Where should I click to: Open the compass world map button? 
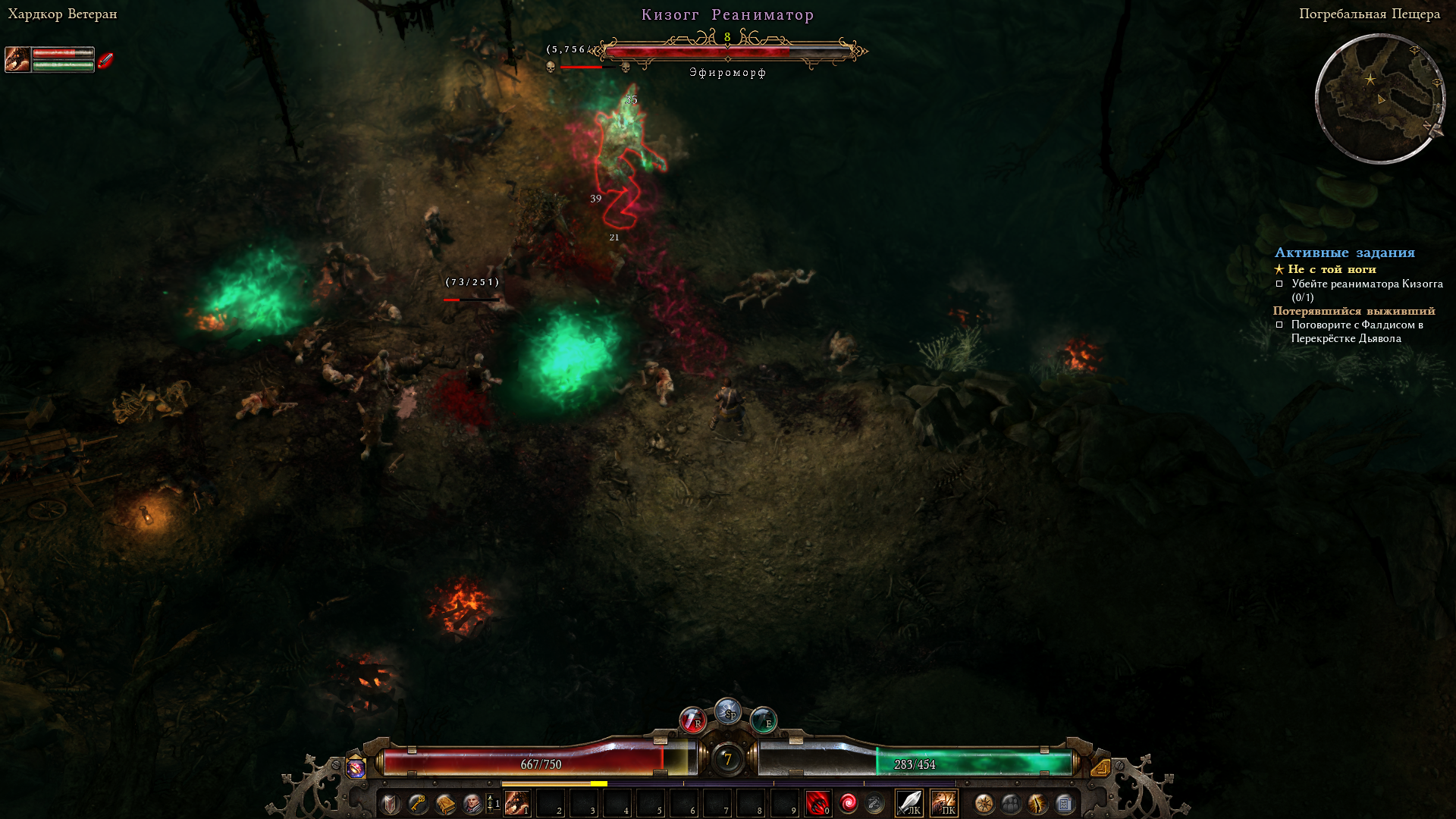984,804
